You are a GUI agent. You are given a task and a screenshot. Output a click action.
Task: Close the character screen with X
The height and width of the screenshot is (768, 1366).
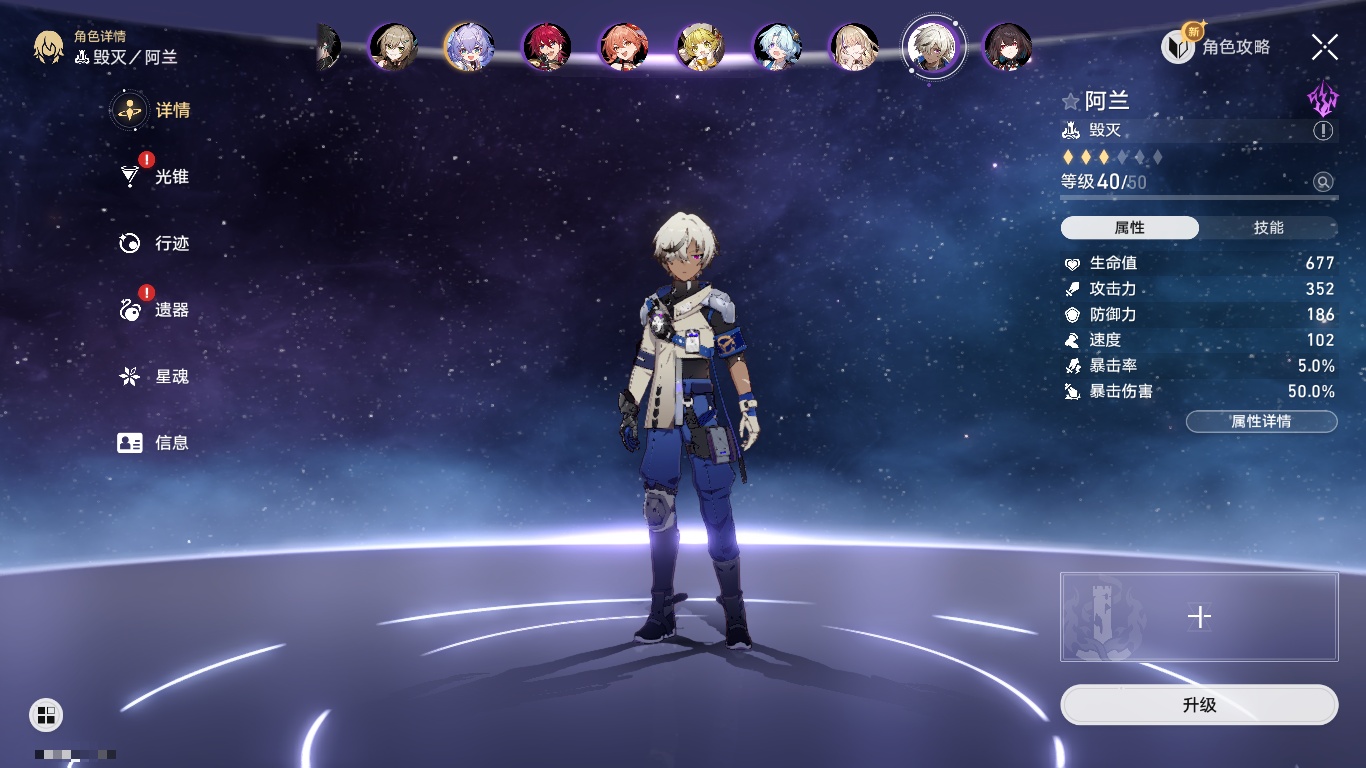pyautogui.click(x=1325, y=46)
